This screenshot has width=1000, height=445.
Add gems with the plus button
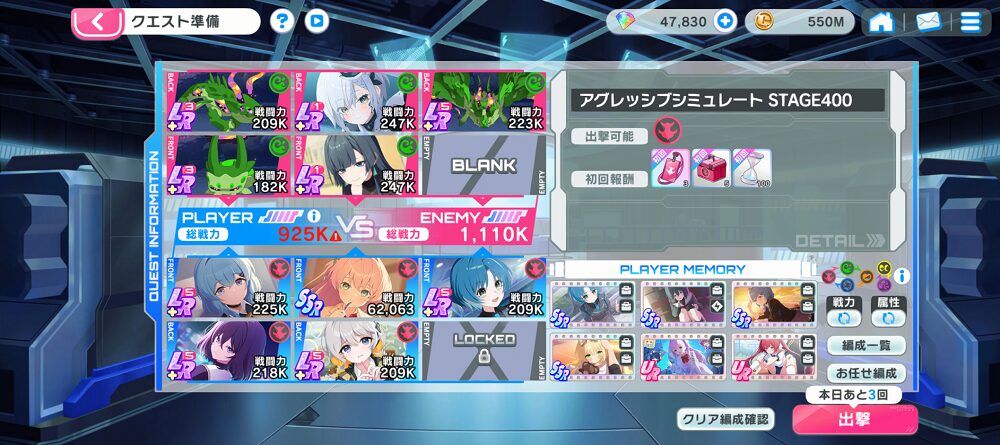[725, 21]
